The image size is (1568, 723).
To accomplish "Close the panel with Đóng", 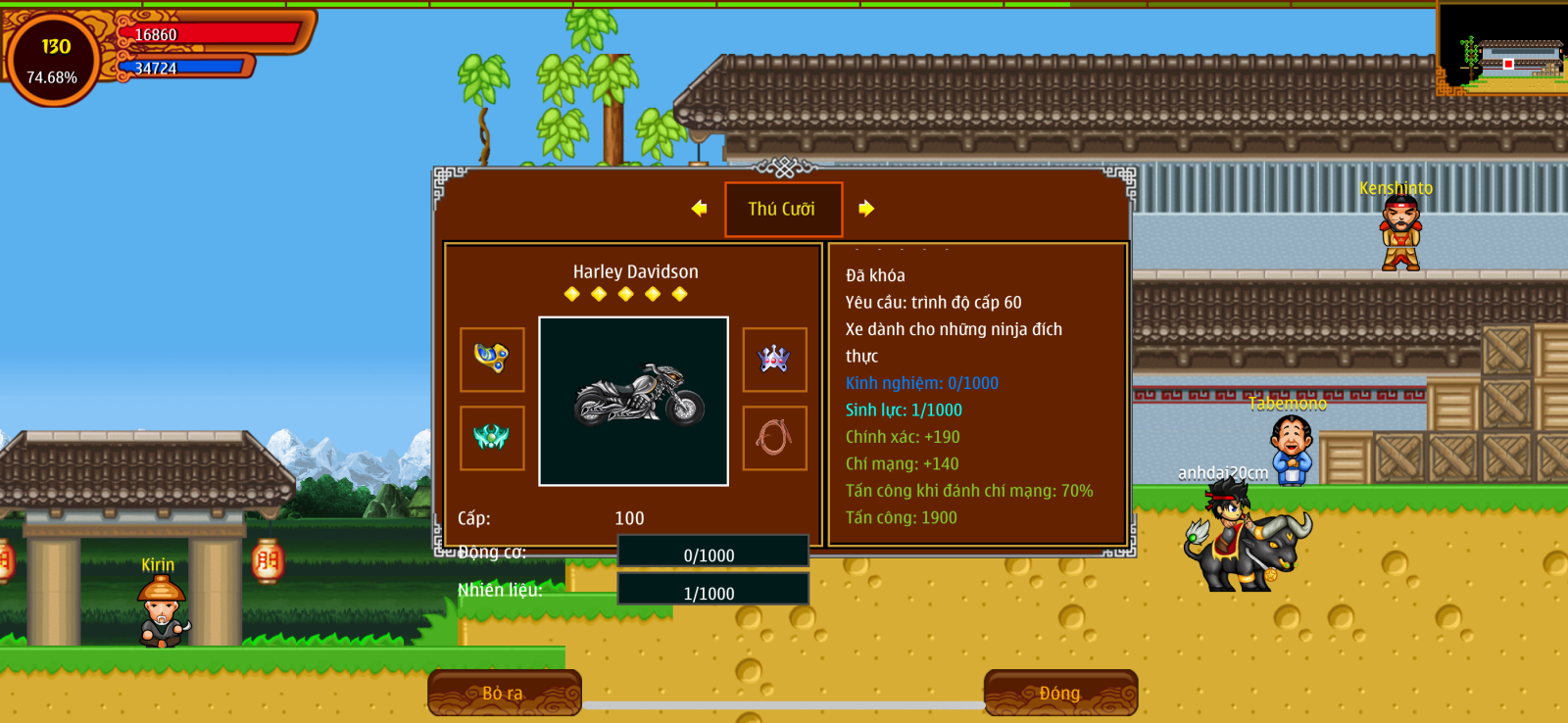I will [1060, 693].
